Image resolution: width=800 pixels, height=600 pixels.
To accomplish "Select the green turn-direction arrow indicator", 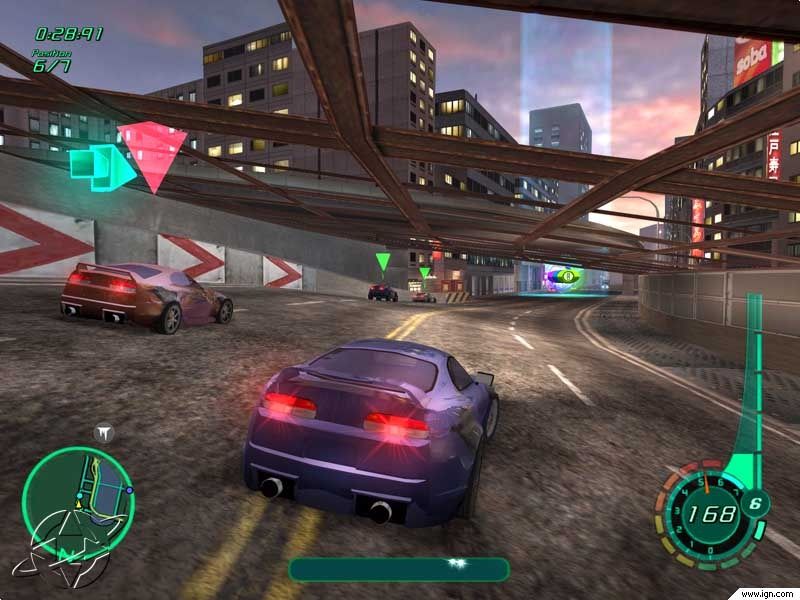I will [102, 166].
